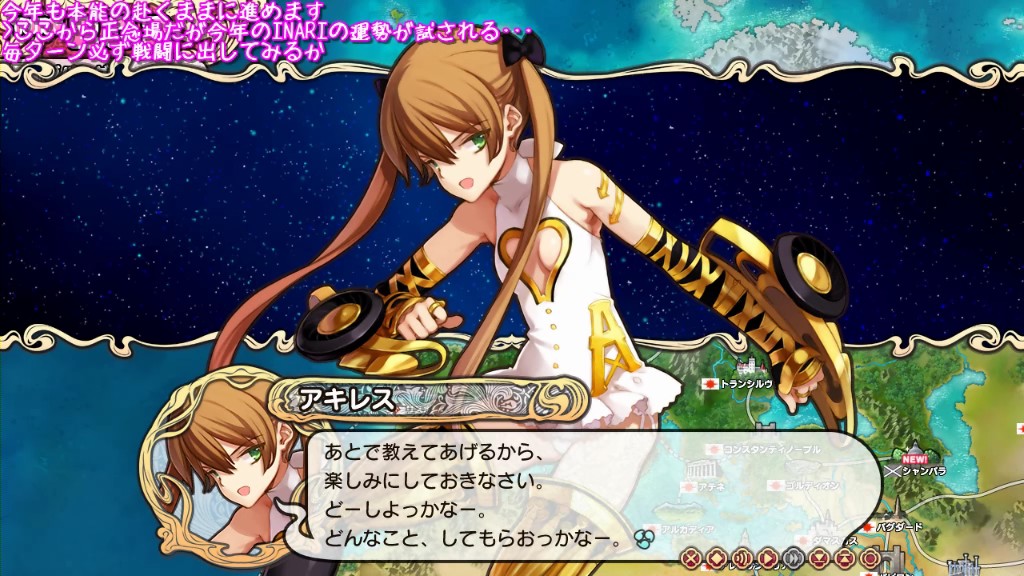Activate the grey fast-forward skip icon
This screenshot has height=576, width=1024.
click(x=793, y=557)
